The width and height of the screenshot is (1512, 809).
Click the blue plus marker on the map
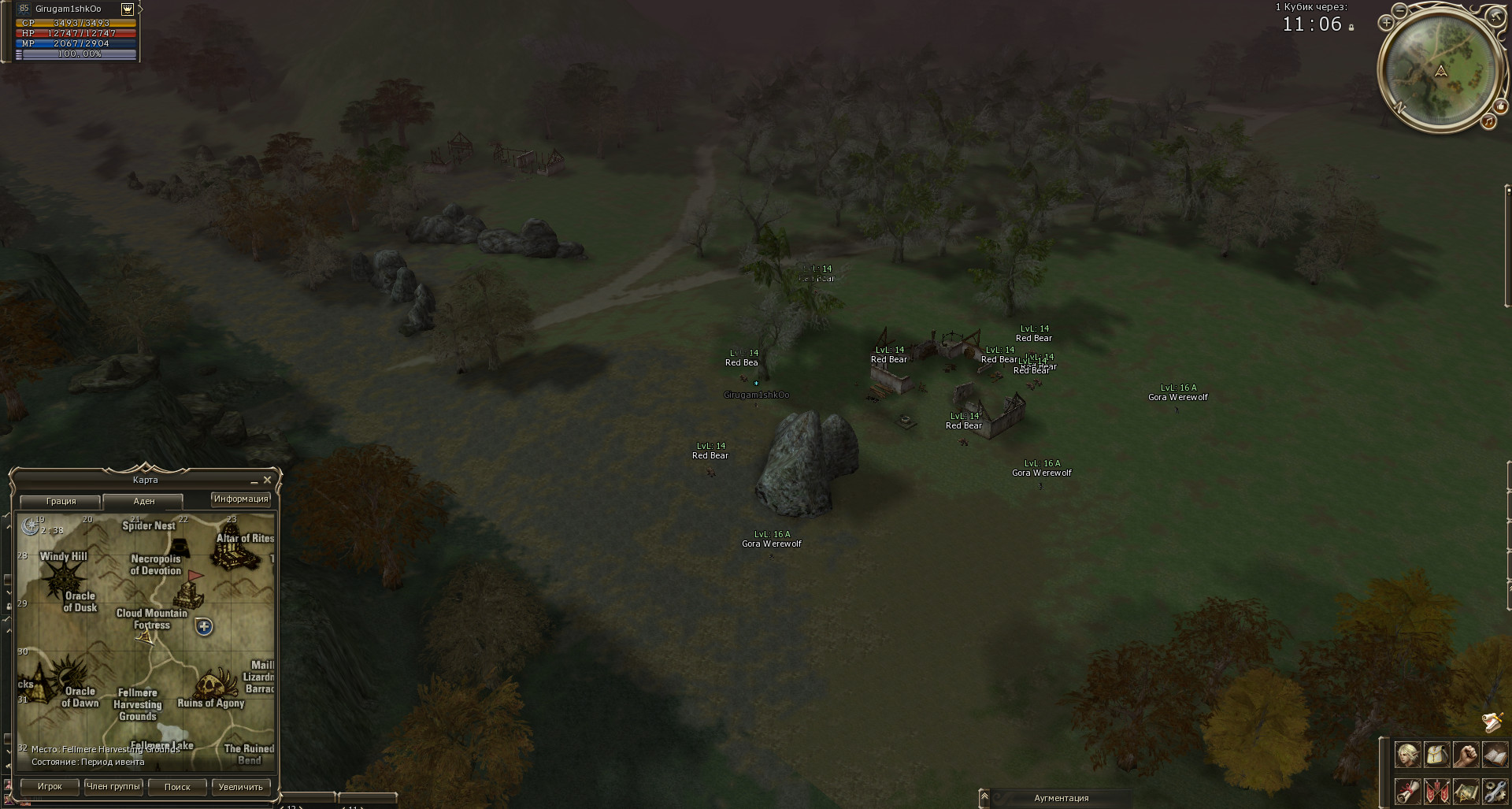click(x=204, y=627)
